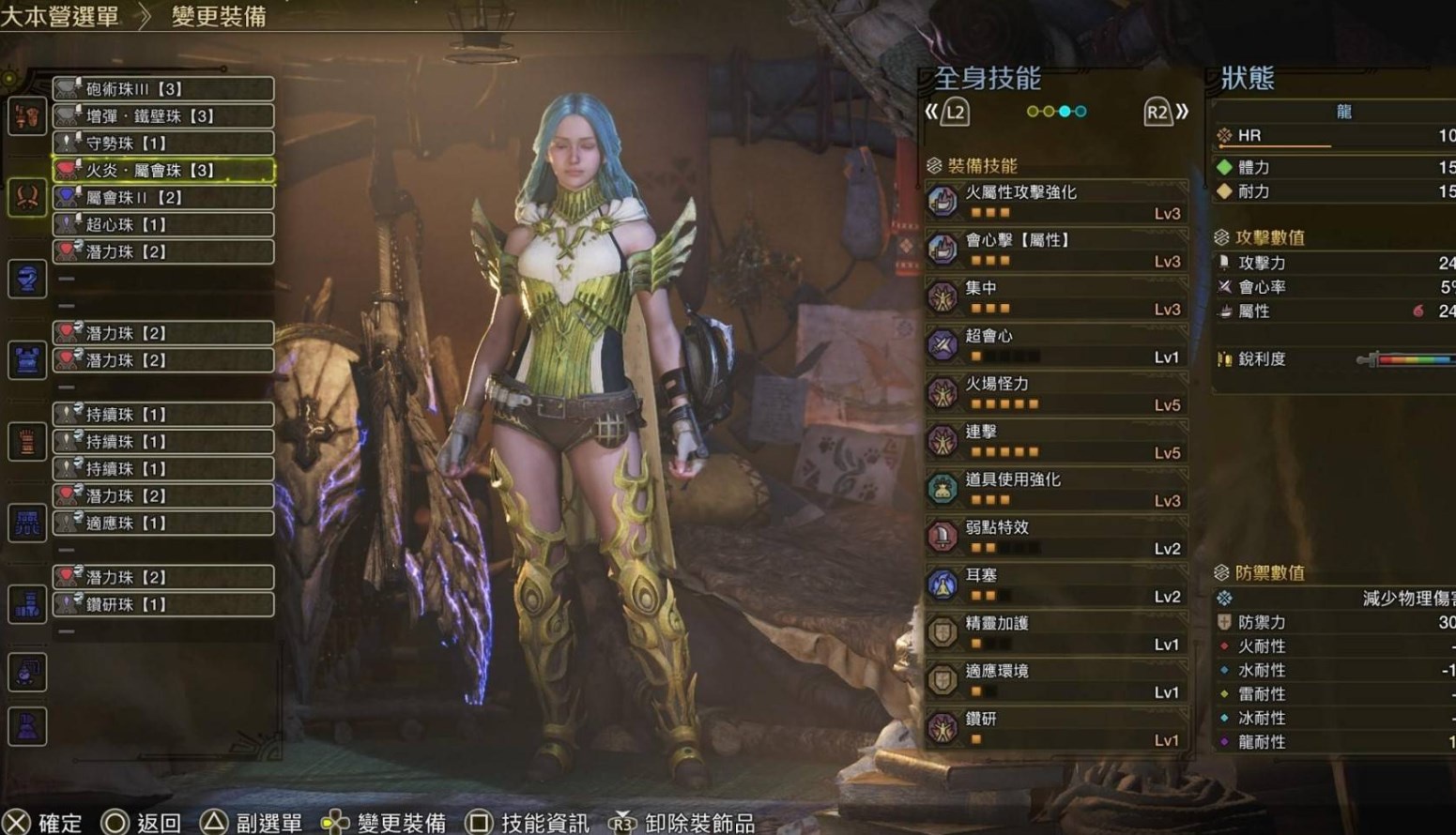Click the highlighted 火炎·屬會珠 decoration
The image size is (1456, 835).
[163, 171]
